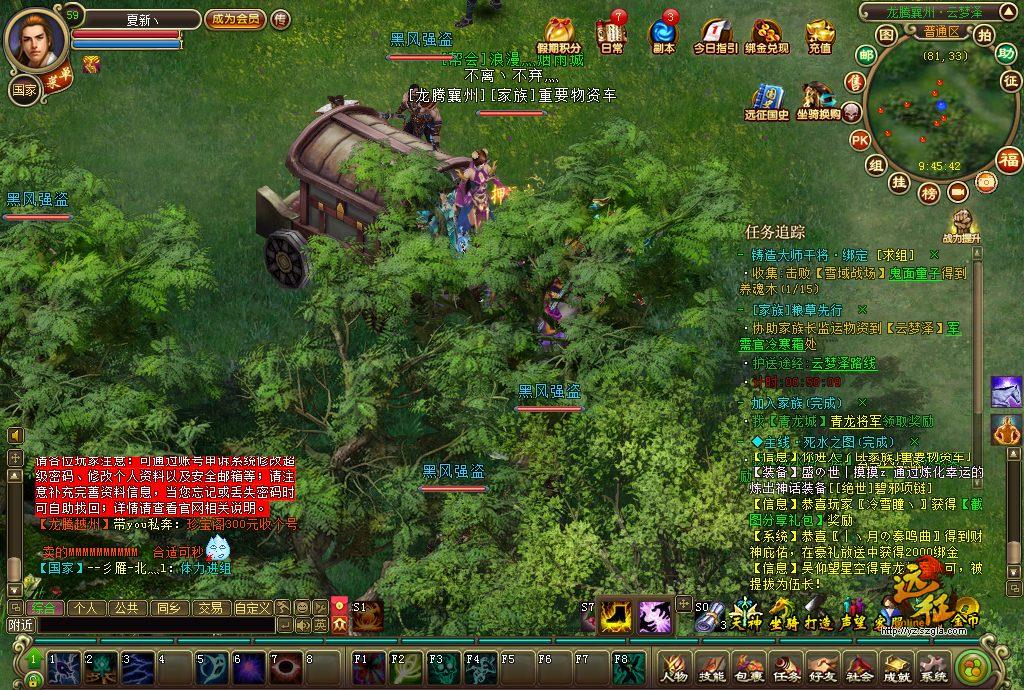The image size is (1024, 690).
Task: Open the 战力提升 power boost icon
Action: tap(961, 226)
